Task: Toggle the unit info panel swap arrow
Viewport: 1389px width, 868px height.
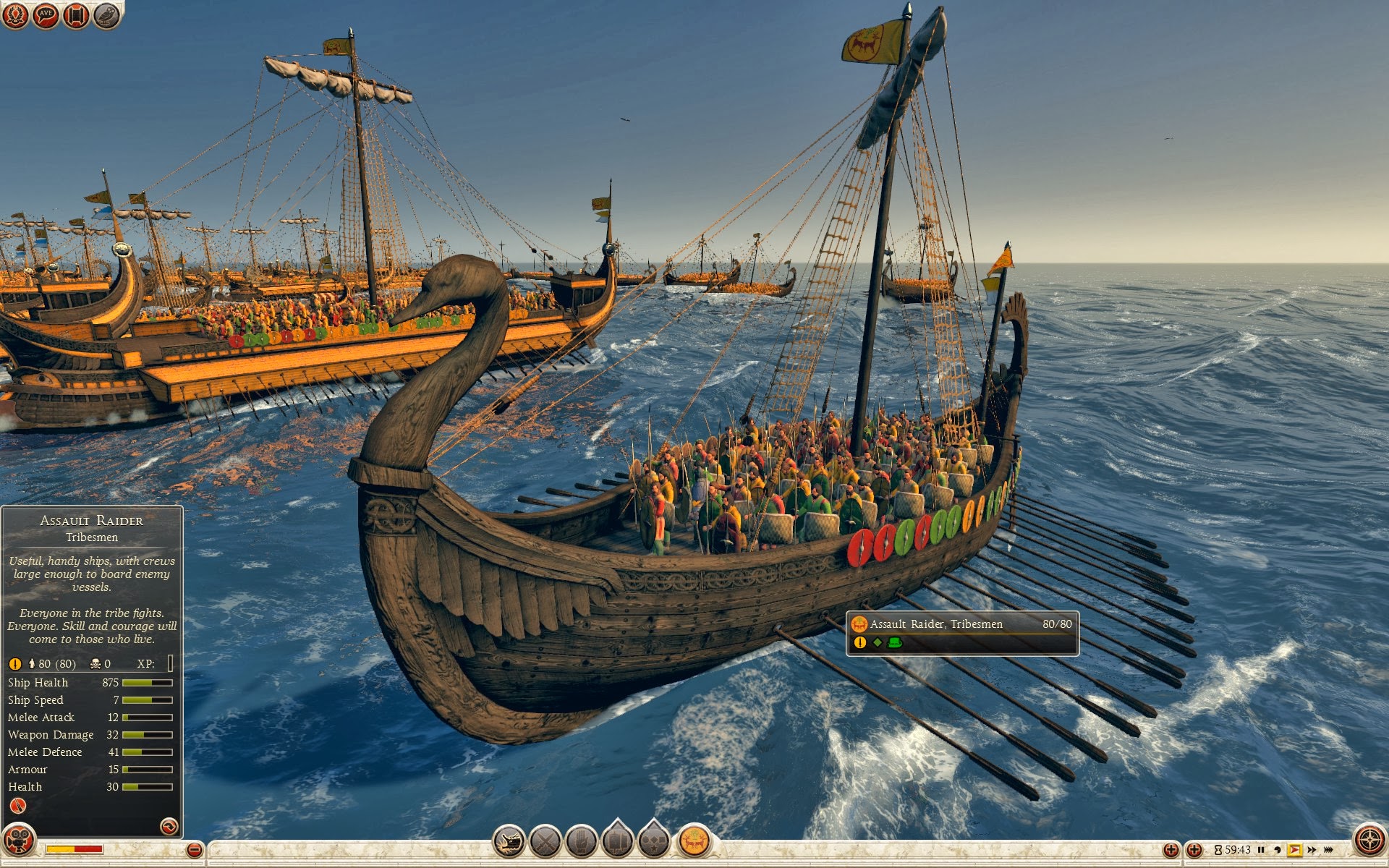Action: click(169, 826)
